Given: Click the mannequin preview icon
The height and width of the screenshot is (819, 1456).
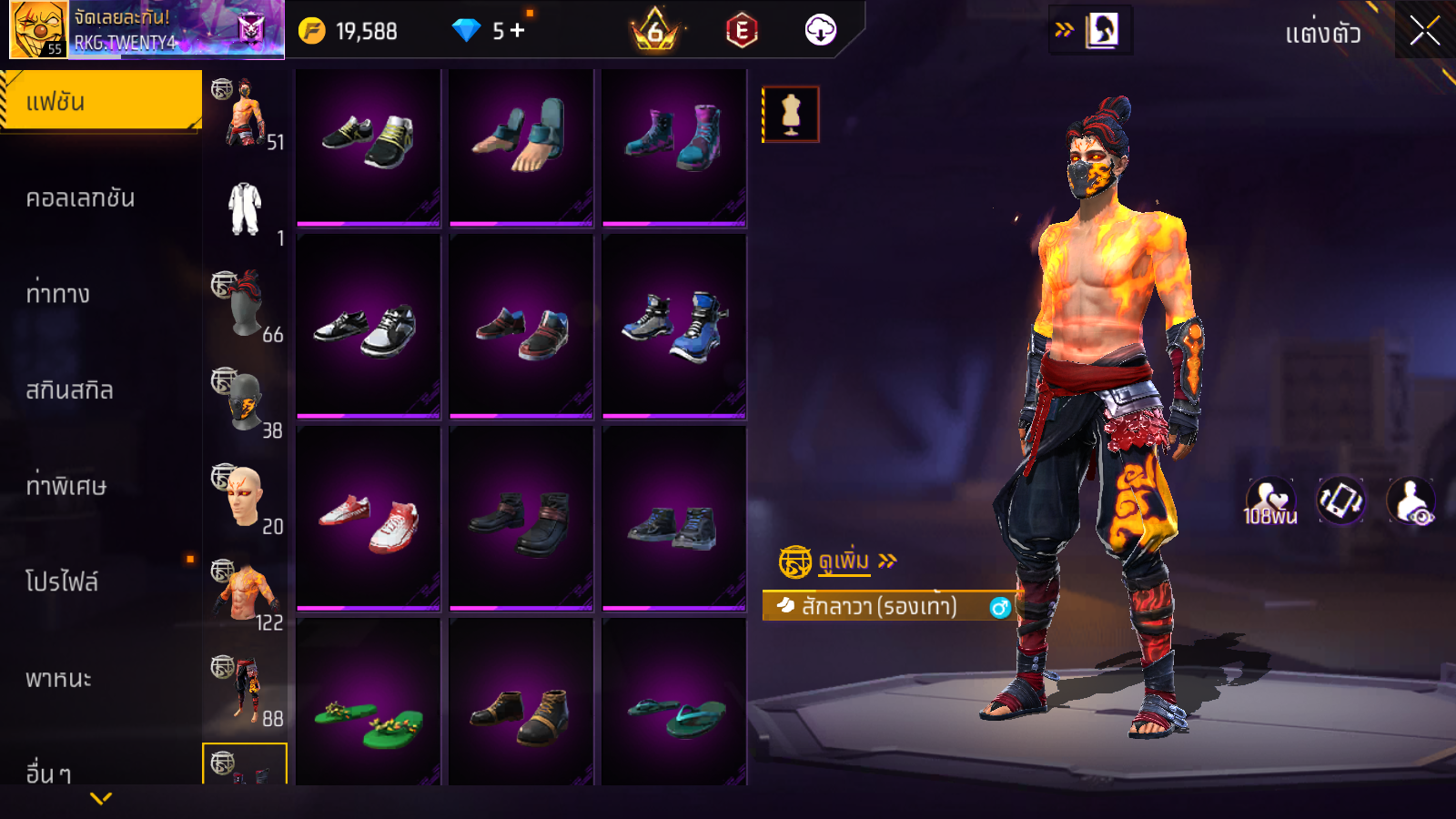Looking at the screenshot, I should click(x=791, y=115).
